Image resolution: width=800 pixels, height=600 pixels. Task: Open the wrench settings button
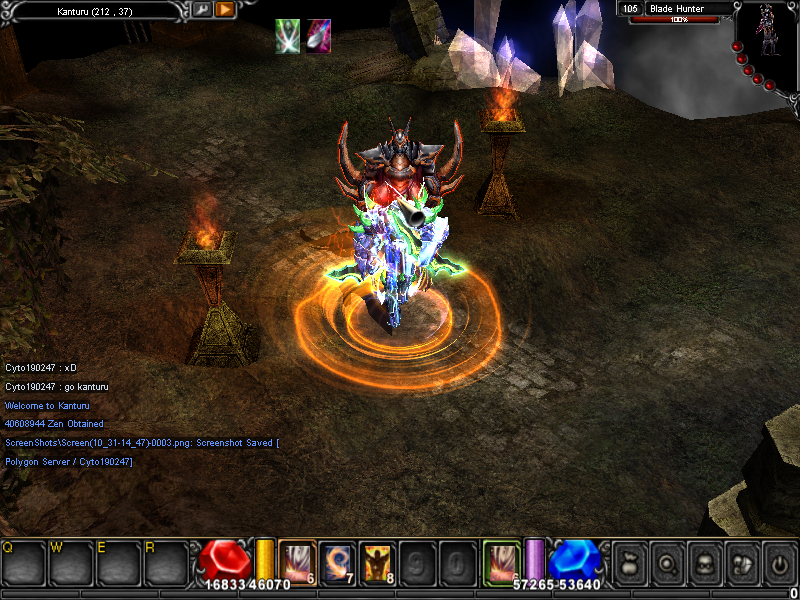tap(201, 9)
